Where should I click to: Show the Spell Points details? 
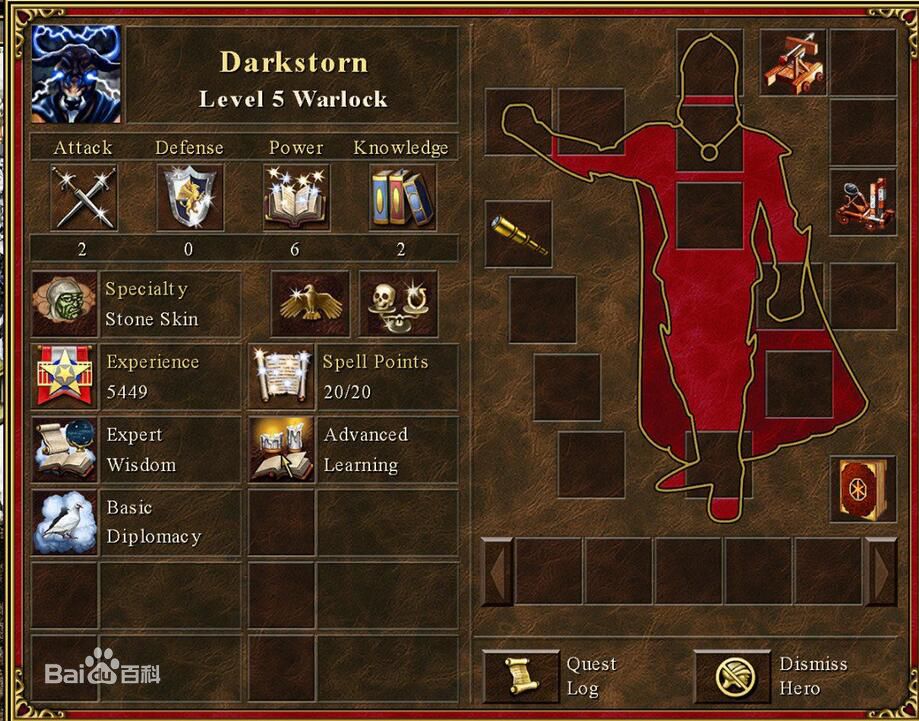282,377
